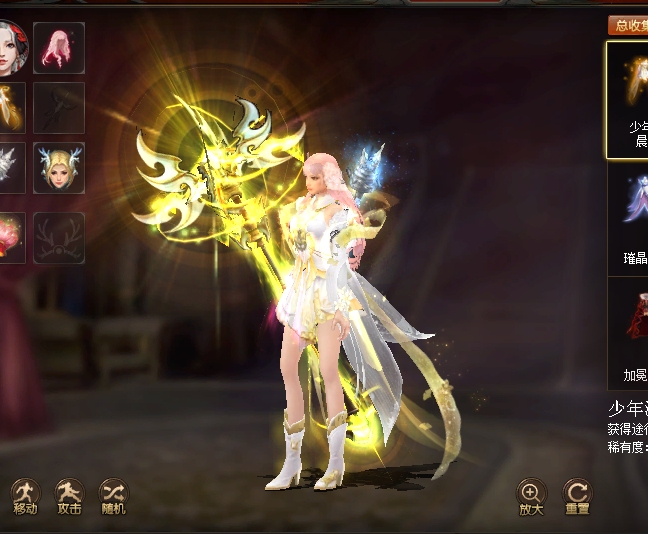Open the empty antler ornament slot

pos(59,237)
